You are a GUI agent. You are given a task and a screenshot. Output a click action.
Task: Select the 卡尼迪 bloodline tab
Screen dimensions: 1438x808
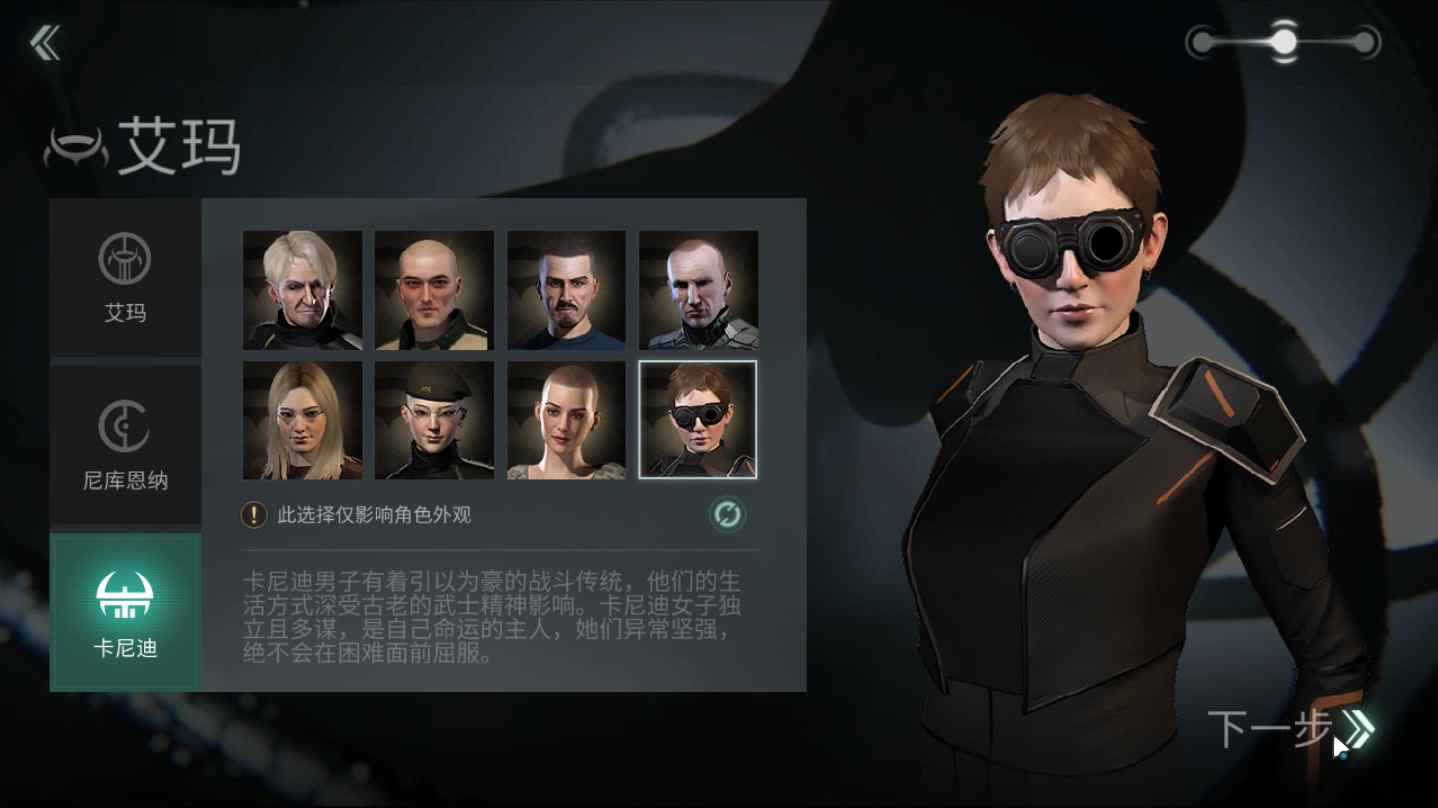click(125, 612)
